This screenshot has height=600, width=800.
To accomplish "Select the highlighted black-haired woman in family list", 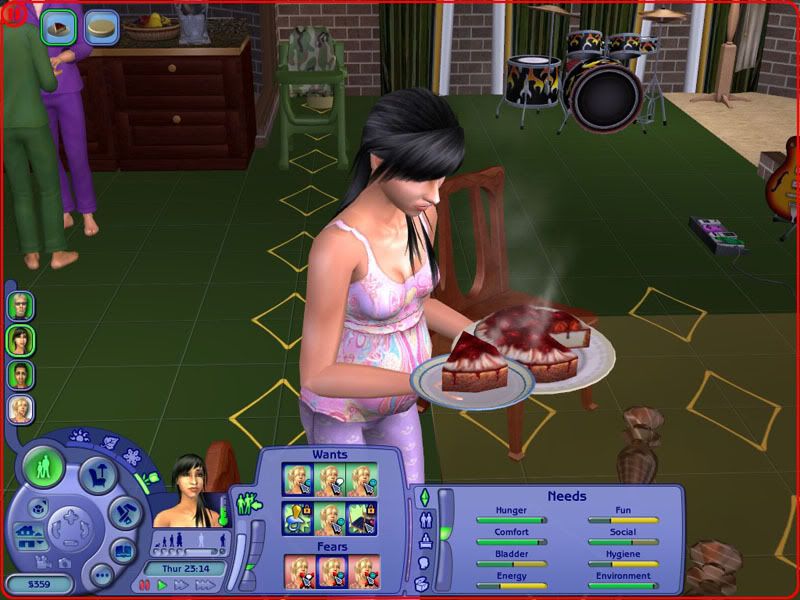I will coord(21,339).
